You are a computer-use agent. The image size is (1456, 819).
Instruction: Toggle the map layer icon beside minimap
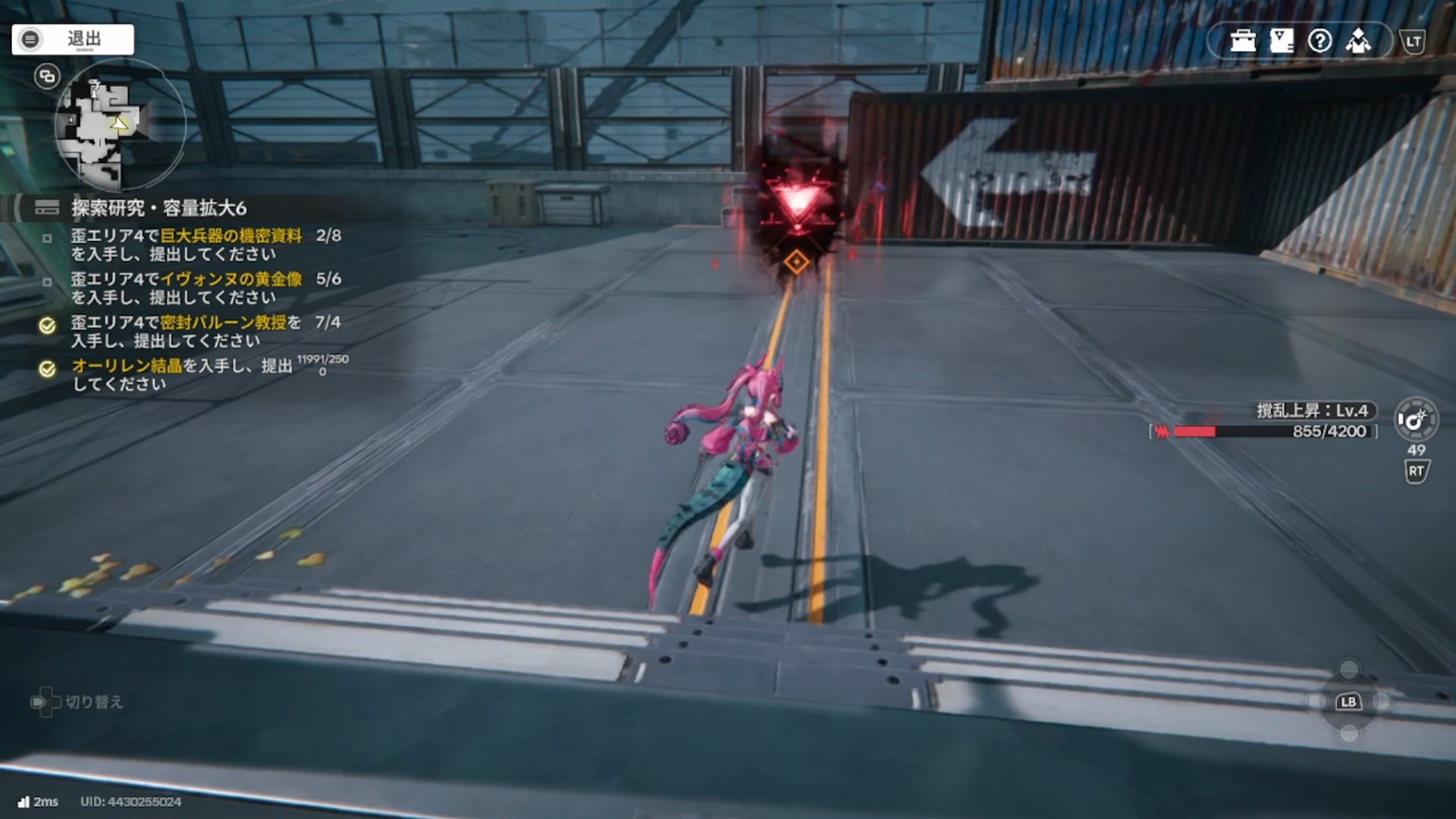point(47,76)
